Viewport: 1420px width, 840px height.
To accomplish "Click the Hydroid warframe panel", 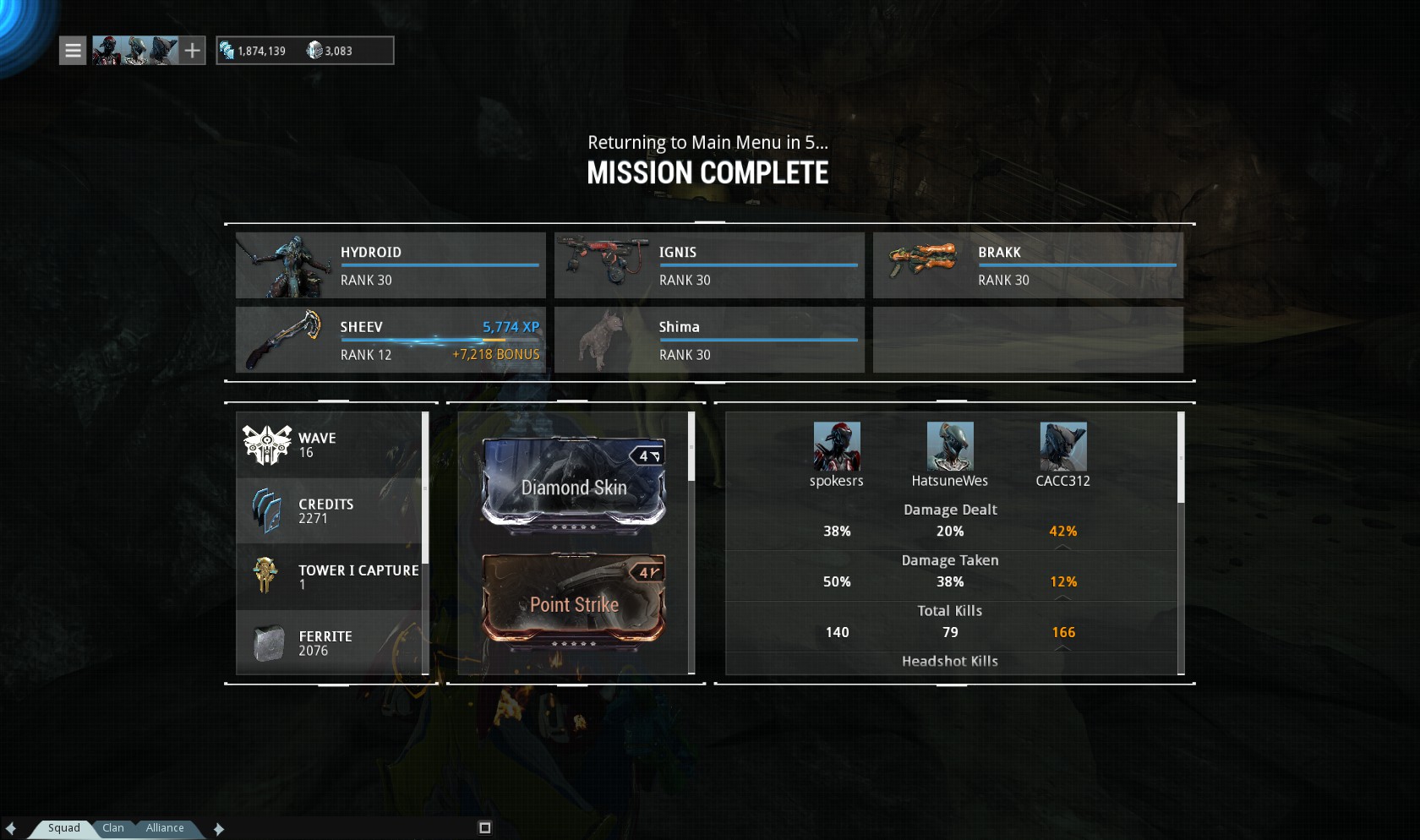I will tap(390, 265).
